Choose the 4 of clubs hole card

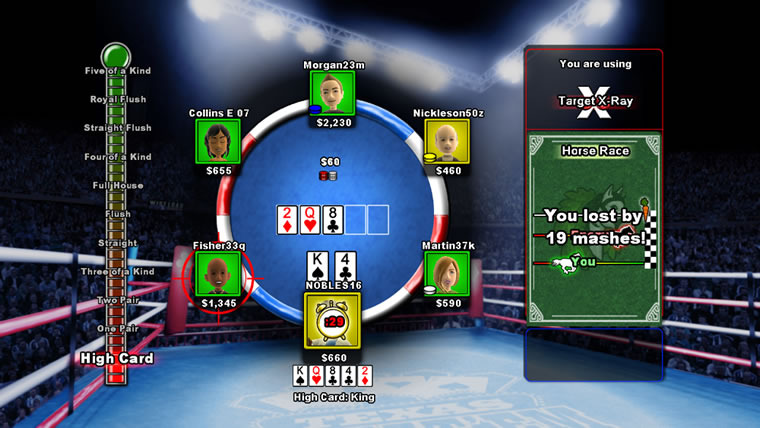click(346, 265)
